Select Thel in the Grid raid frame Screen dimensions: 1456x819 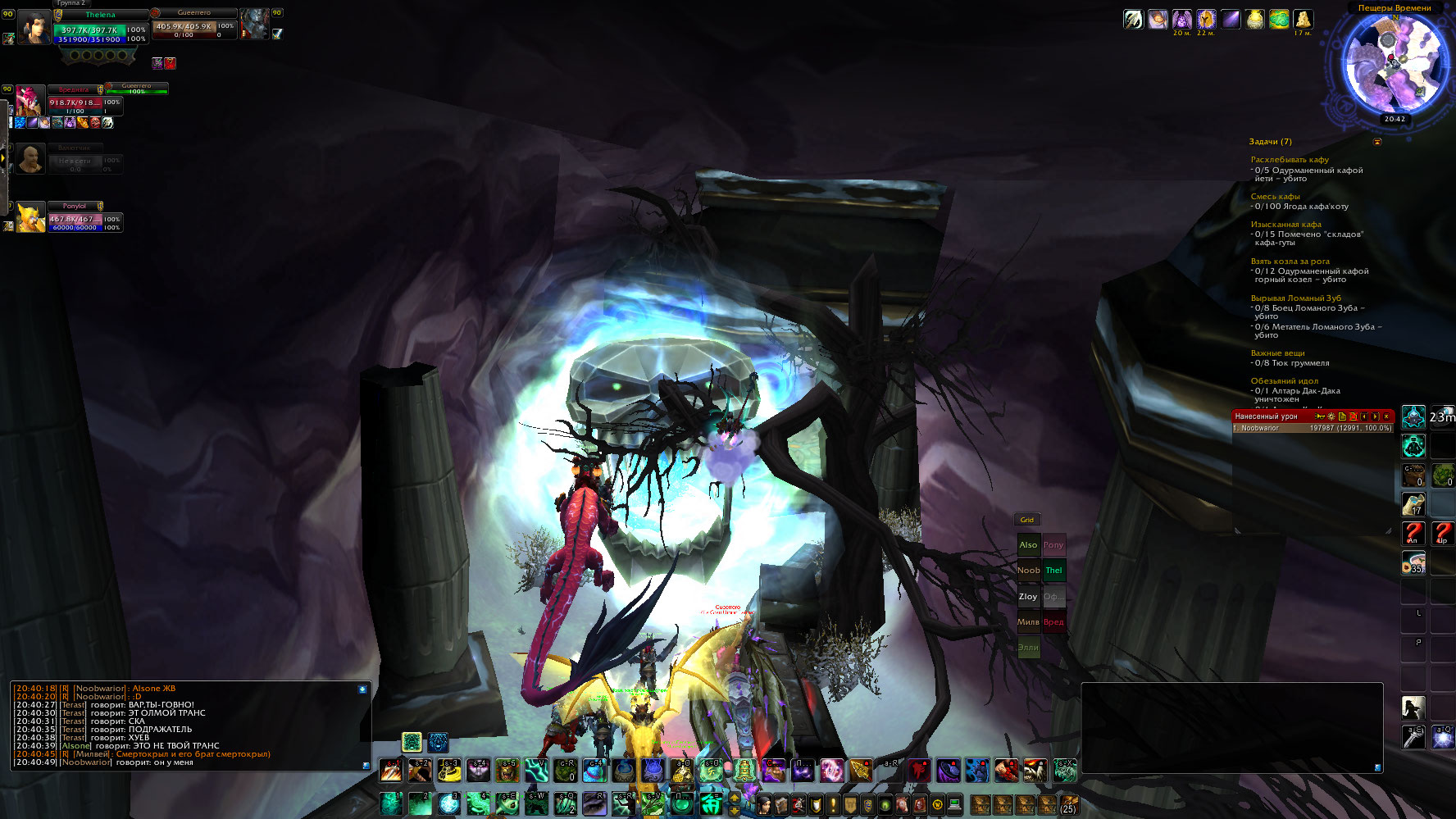click(x=1053, y=571)
